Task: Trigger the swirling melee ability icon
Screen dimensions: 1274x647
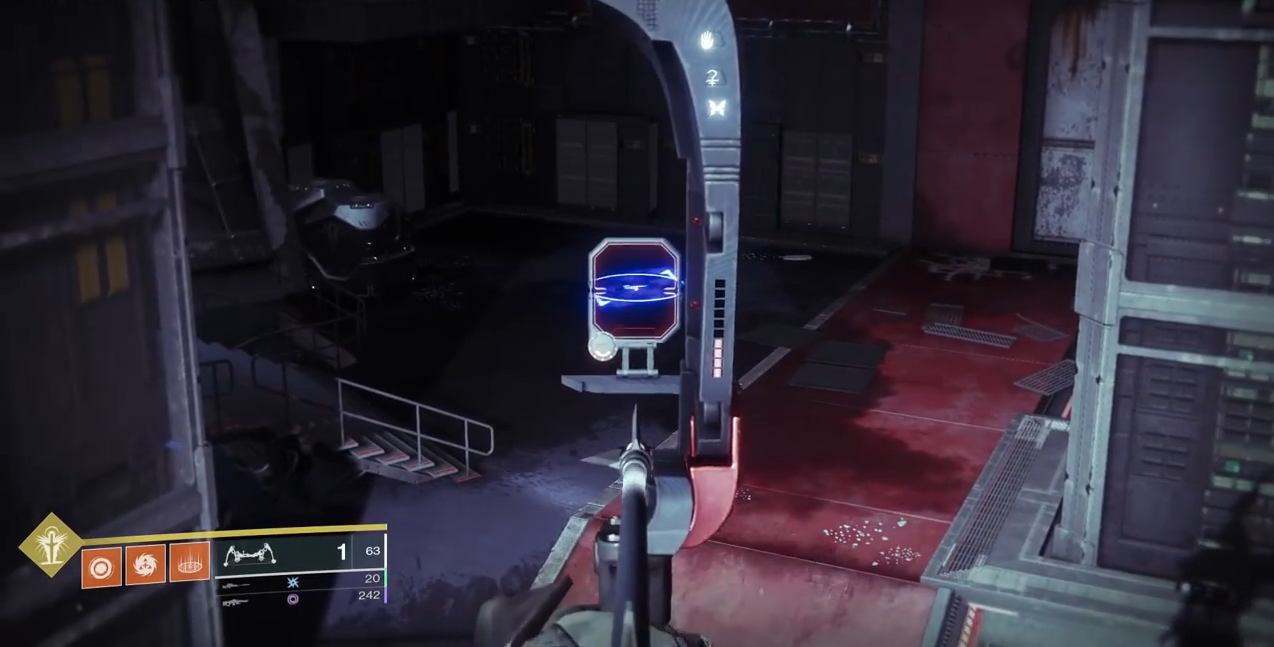Action: (145, 565)
